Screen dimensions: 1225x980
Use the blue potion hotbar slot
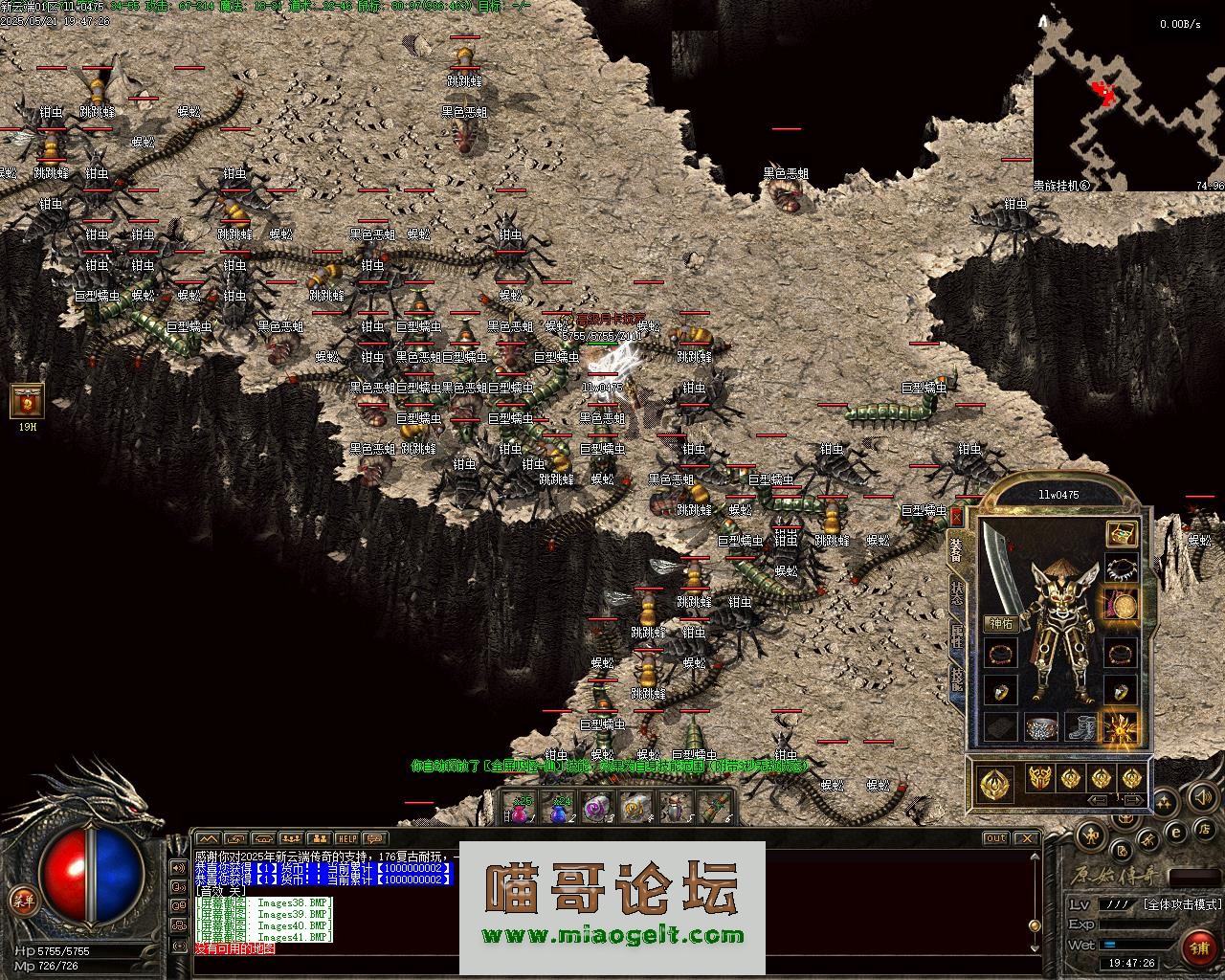[560, 809]
